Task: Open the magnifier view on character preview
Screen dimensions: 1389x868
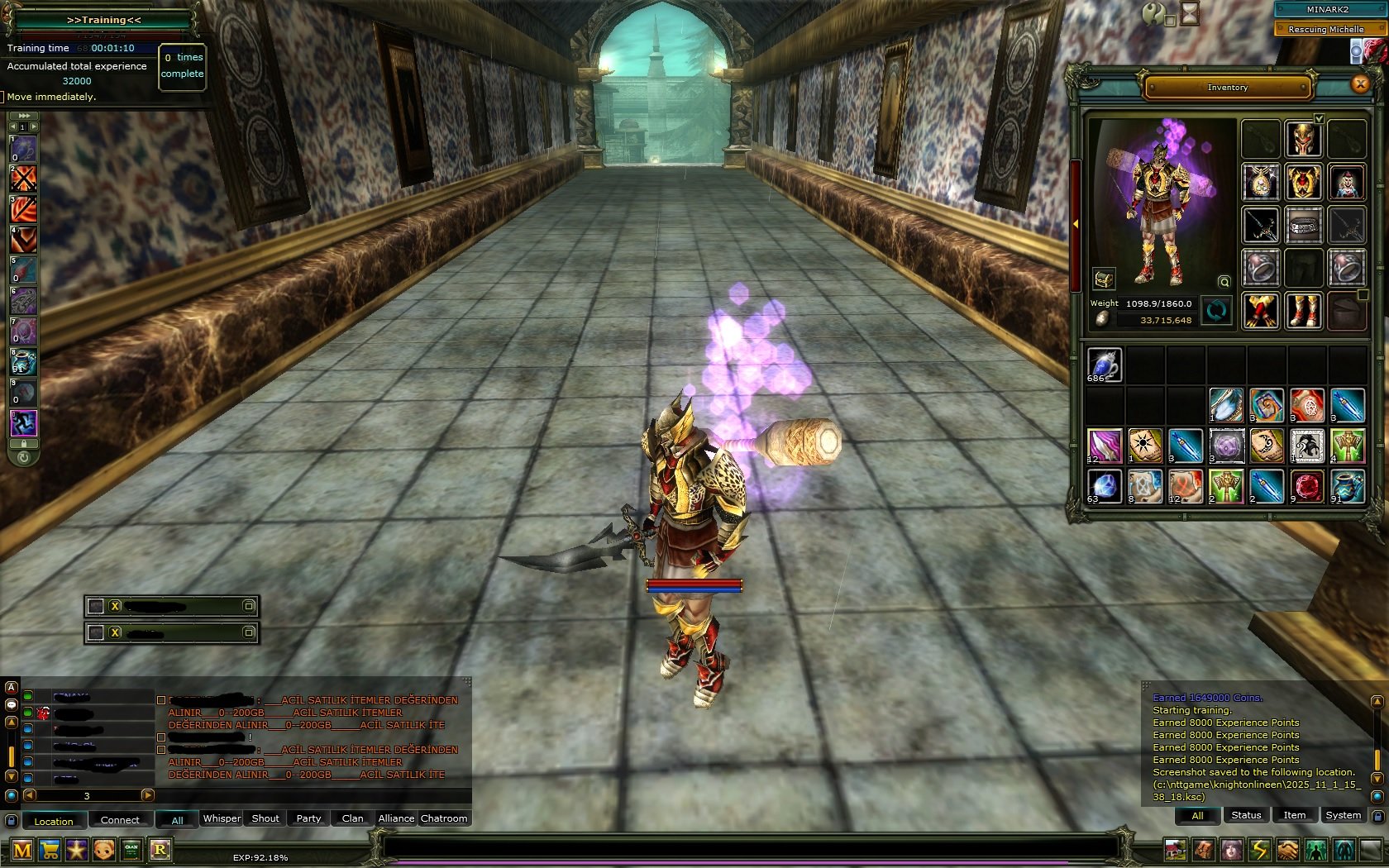Action: [1224, 282]
